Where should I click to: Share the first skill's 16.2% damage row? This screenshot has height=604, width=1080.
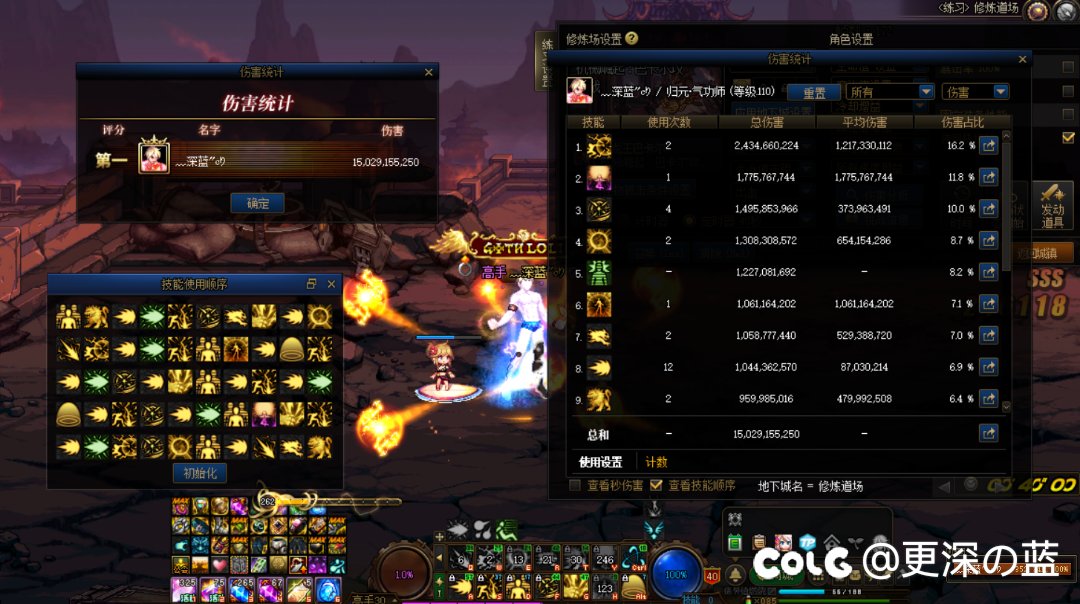(988, 147)
